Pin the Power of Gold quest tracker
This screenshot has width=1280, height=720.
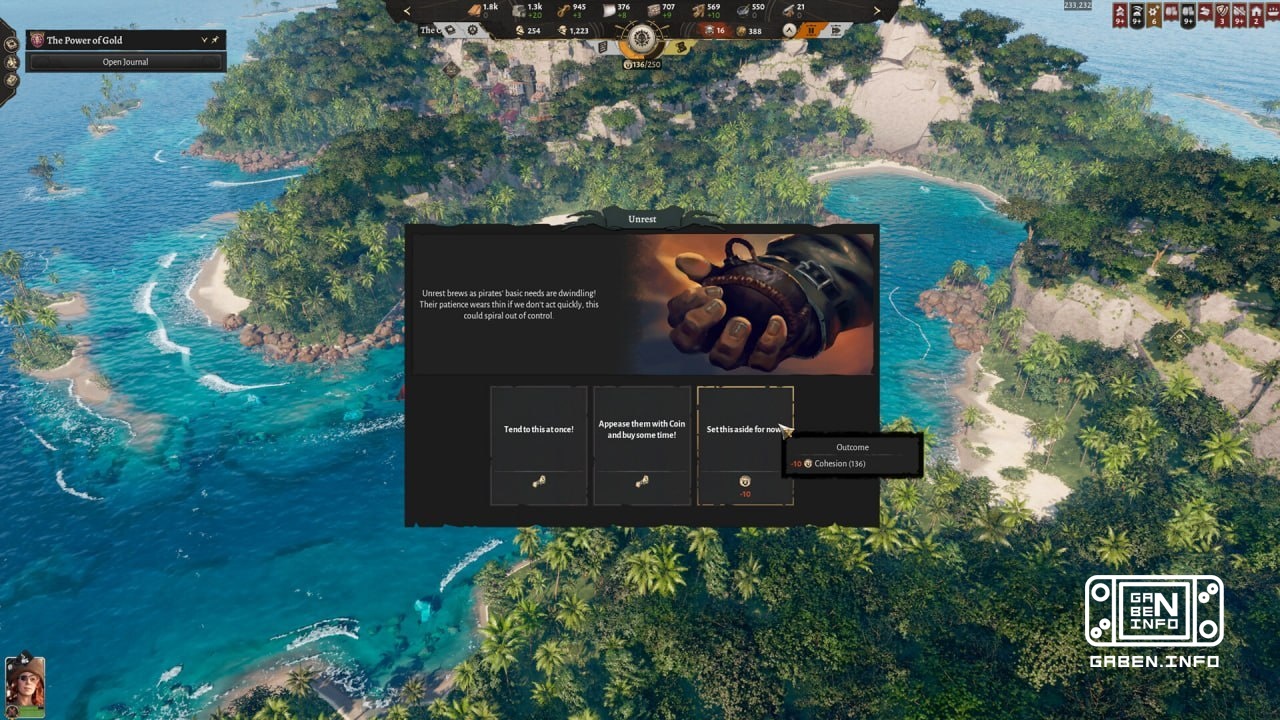point(215,39)
